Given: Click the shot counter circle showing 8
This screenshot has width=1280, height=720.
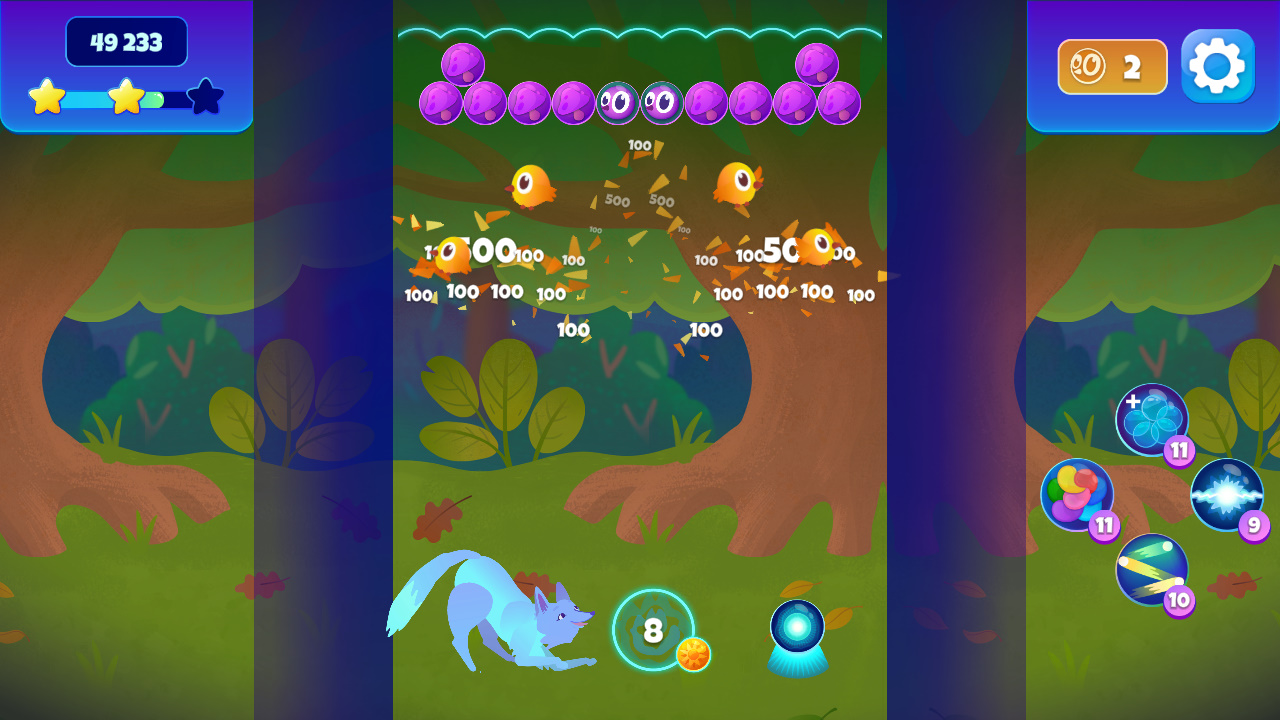Looking at the screenshot, I should pyautogui.click(x=652, y=631).
